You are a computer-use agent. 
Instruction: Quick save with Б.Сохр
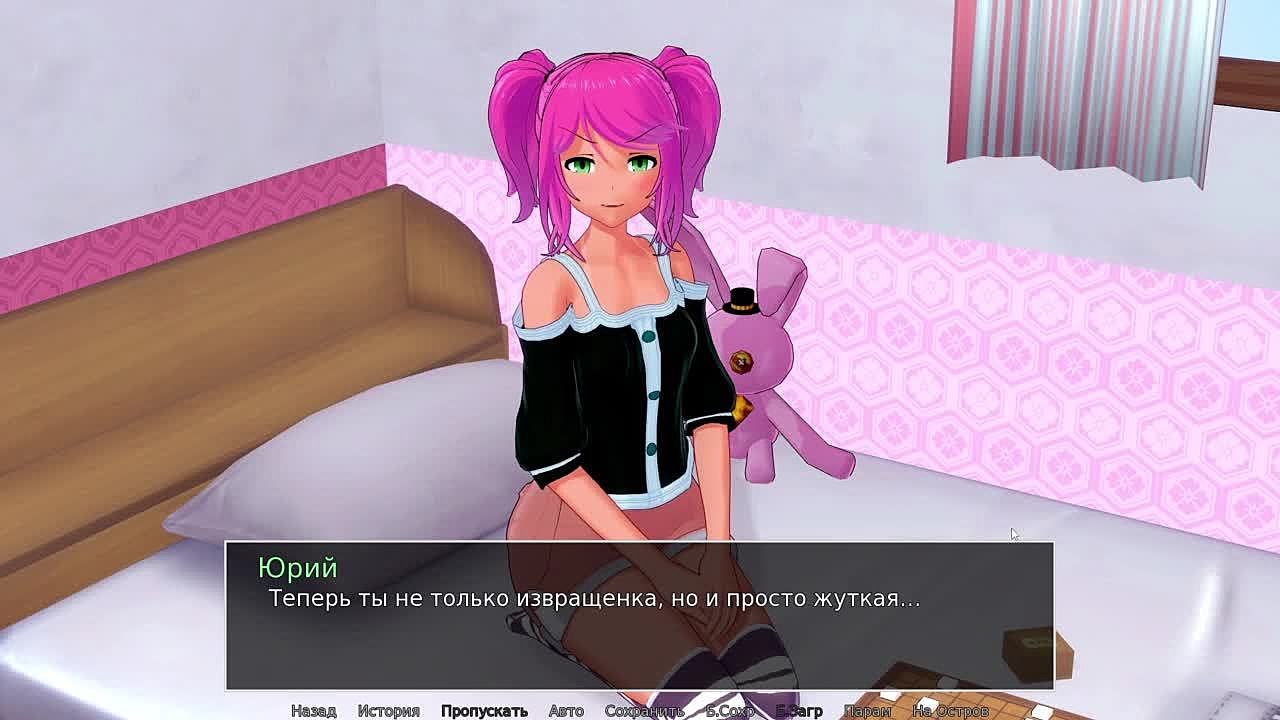click(730, 710)
